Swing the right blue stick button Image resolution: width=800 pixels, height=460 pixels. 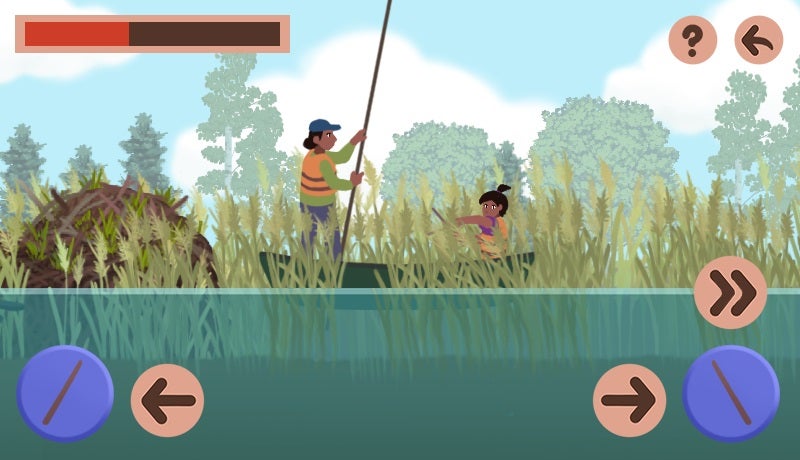[x=731, y=393]
